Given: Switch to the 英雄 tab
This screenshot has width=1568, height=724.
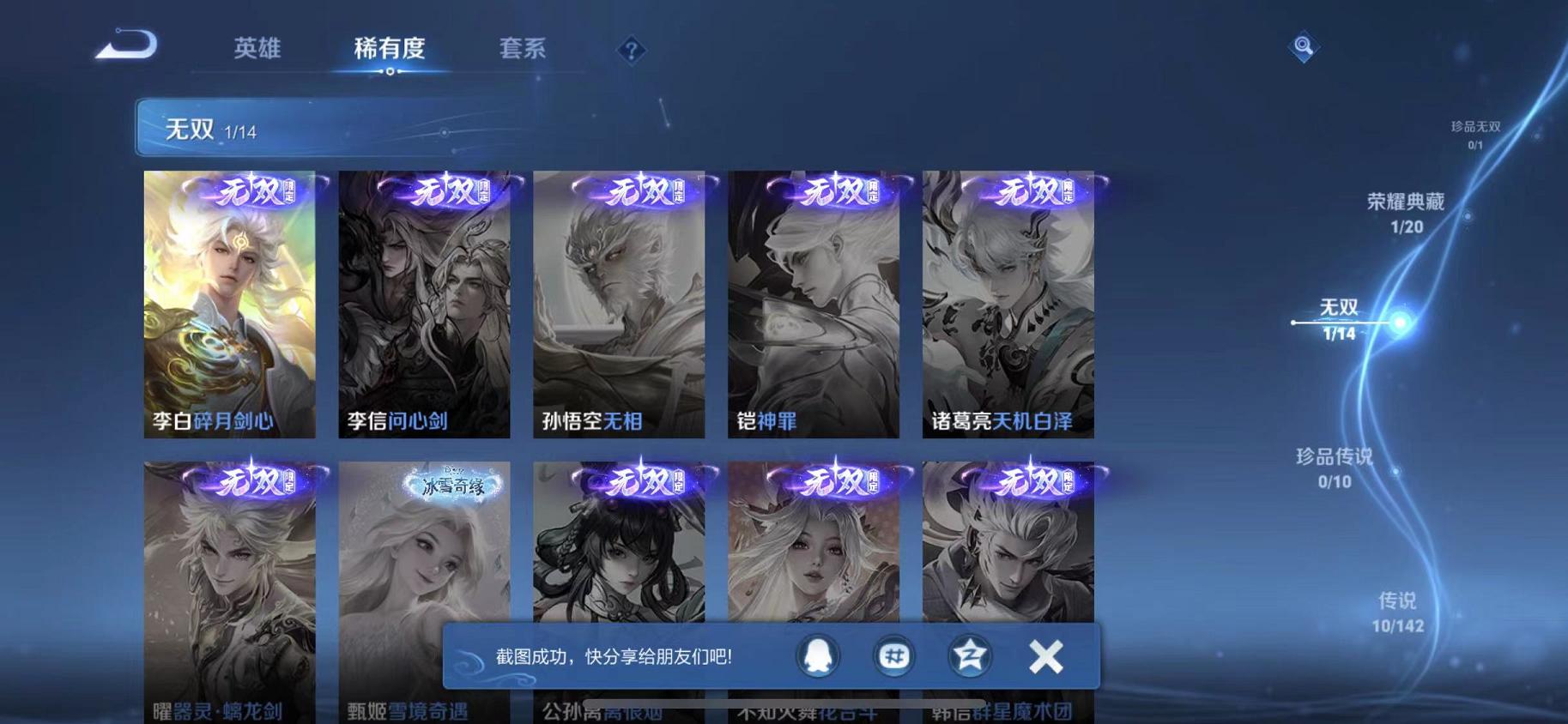Looking at the screenshot, I should [260, 49].
